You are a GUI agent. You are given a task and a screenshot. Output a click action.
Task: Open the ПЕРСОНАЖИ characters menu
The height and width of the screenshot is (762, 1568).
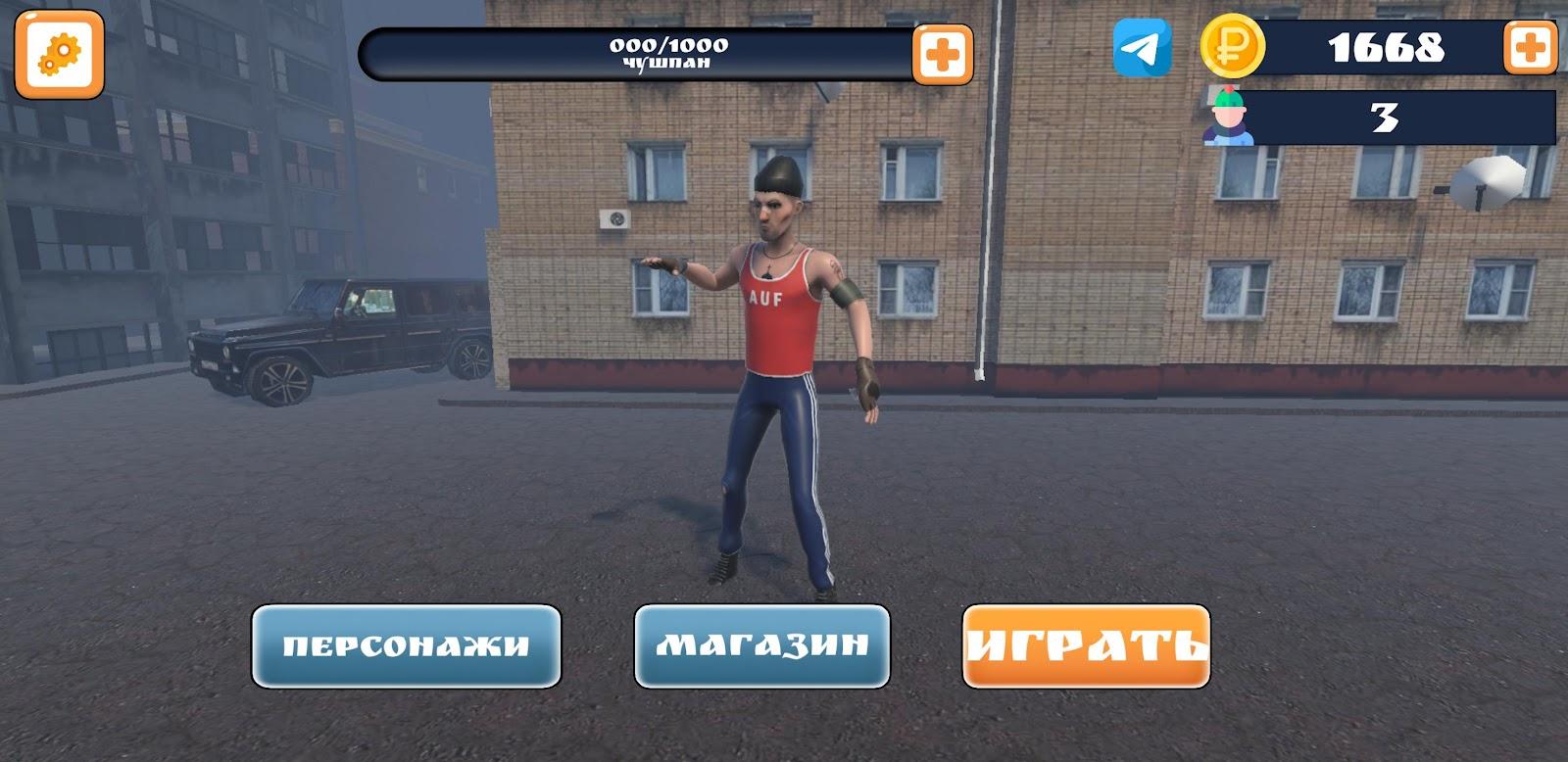pyautogui.click(x=406, y=646)
